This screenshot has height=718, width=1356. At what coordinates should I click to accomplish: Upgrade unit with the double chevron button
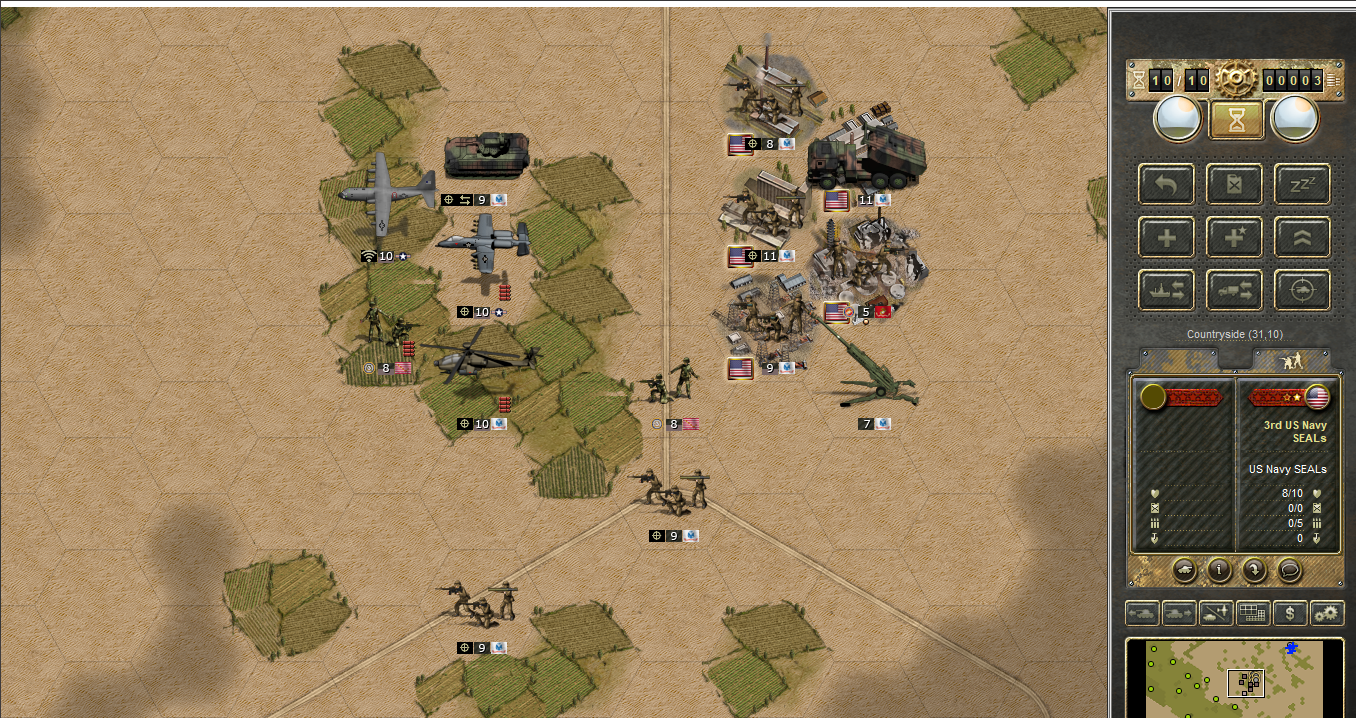1302,238
